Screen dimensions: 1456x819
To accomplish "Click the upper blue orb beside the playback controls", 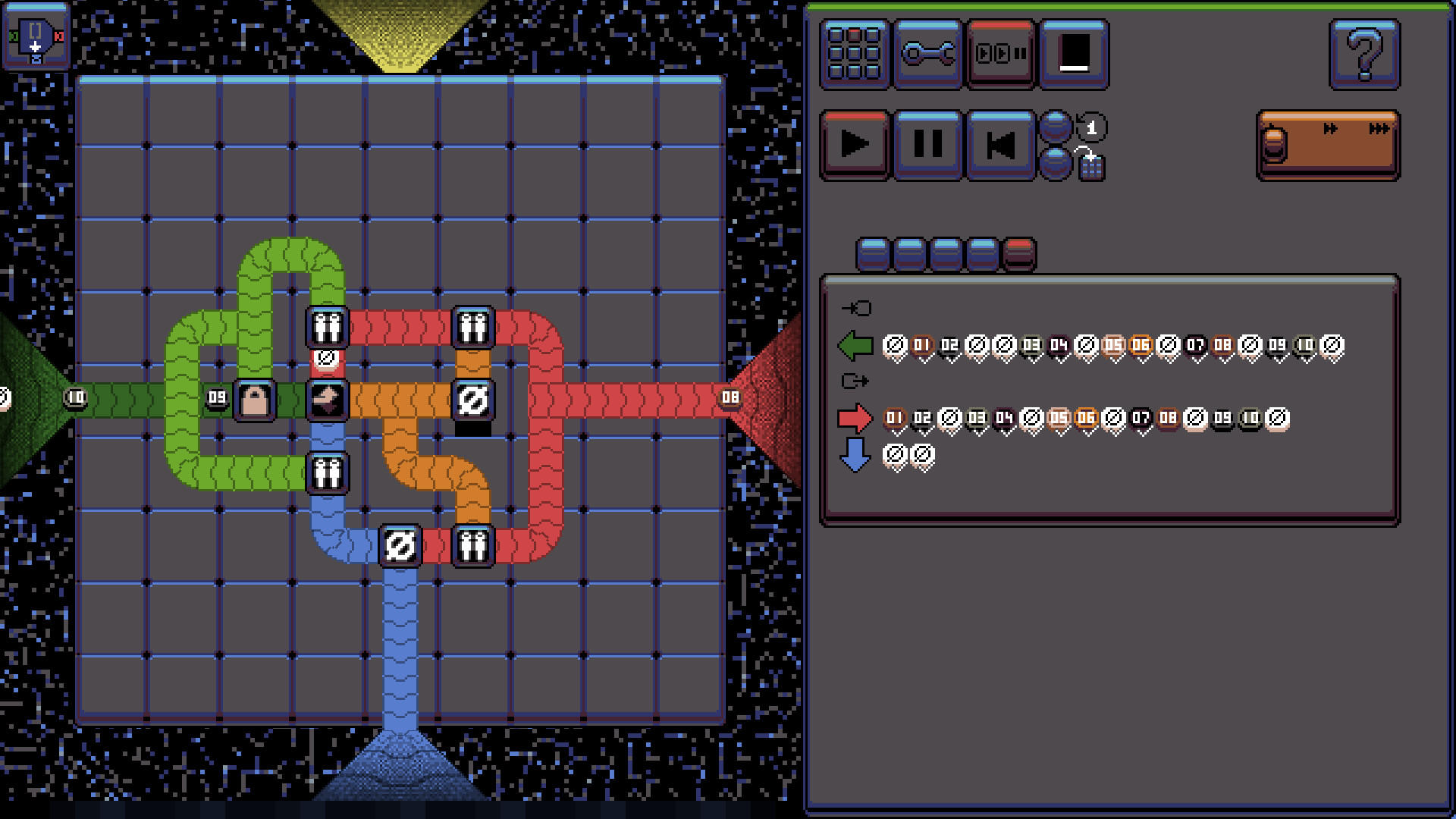I will click(1056, 124).
